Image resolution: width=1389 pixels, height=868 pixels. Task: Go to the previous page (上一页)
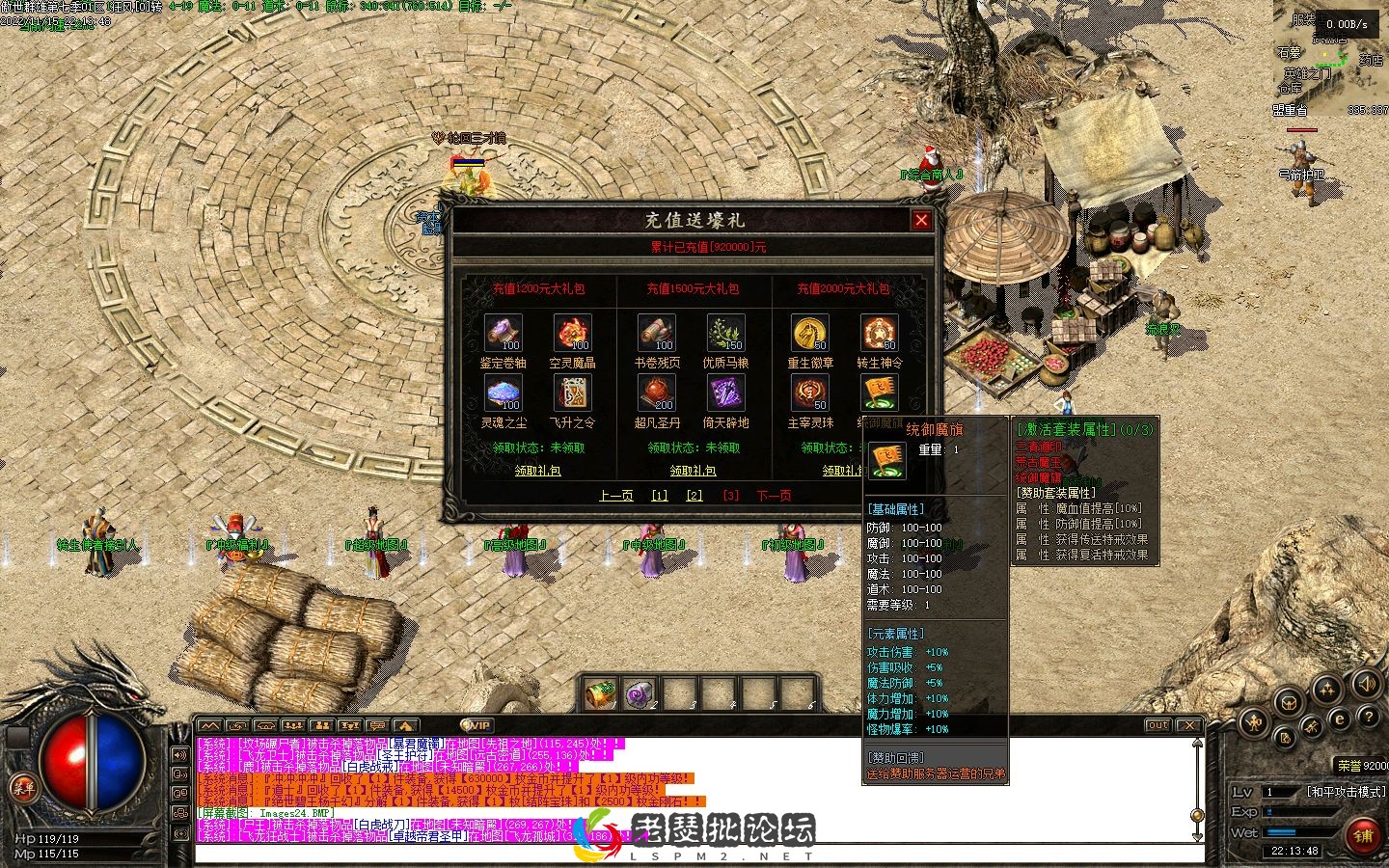(x=615, y=496)
